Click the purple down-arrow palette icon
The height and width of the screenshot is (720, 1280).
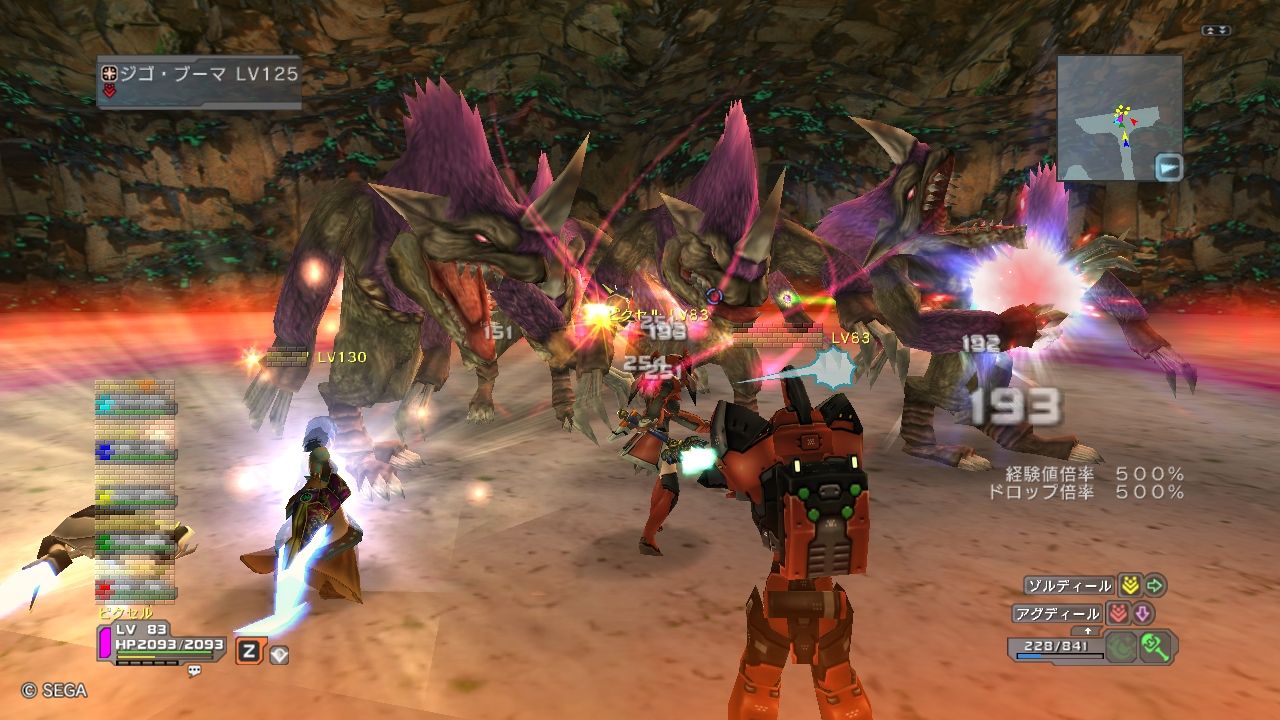[1142, 614]
